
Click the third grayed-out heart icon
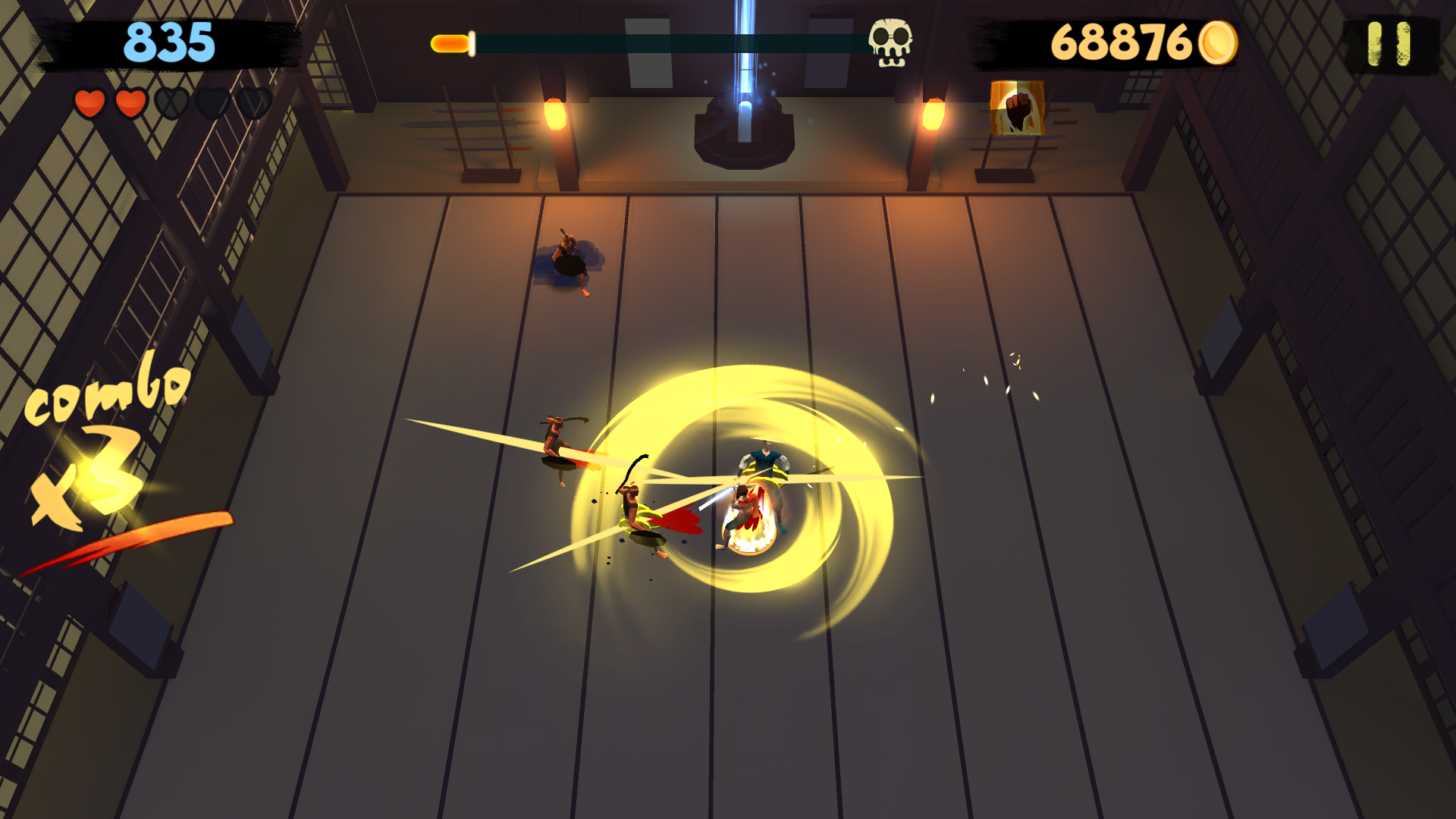[x=171, y=102]
